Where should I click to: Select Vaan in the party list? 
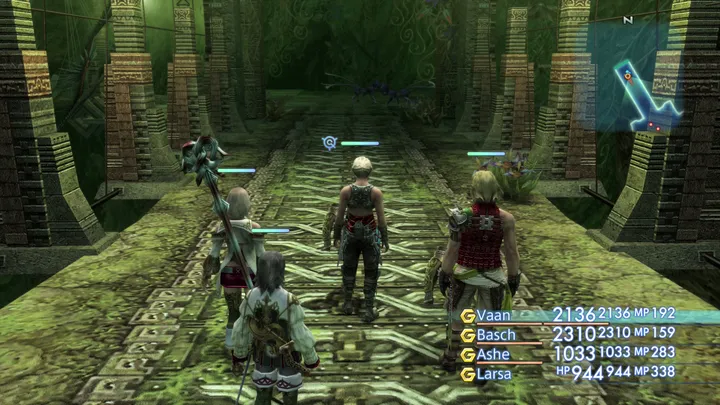[494, 315]
